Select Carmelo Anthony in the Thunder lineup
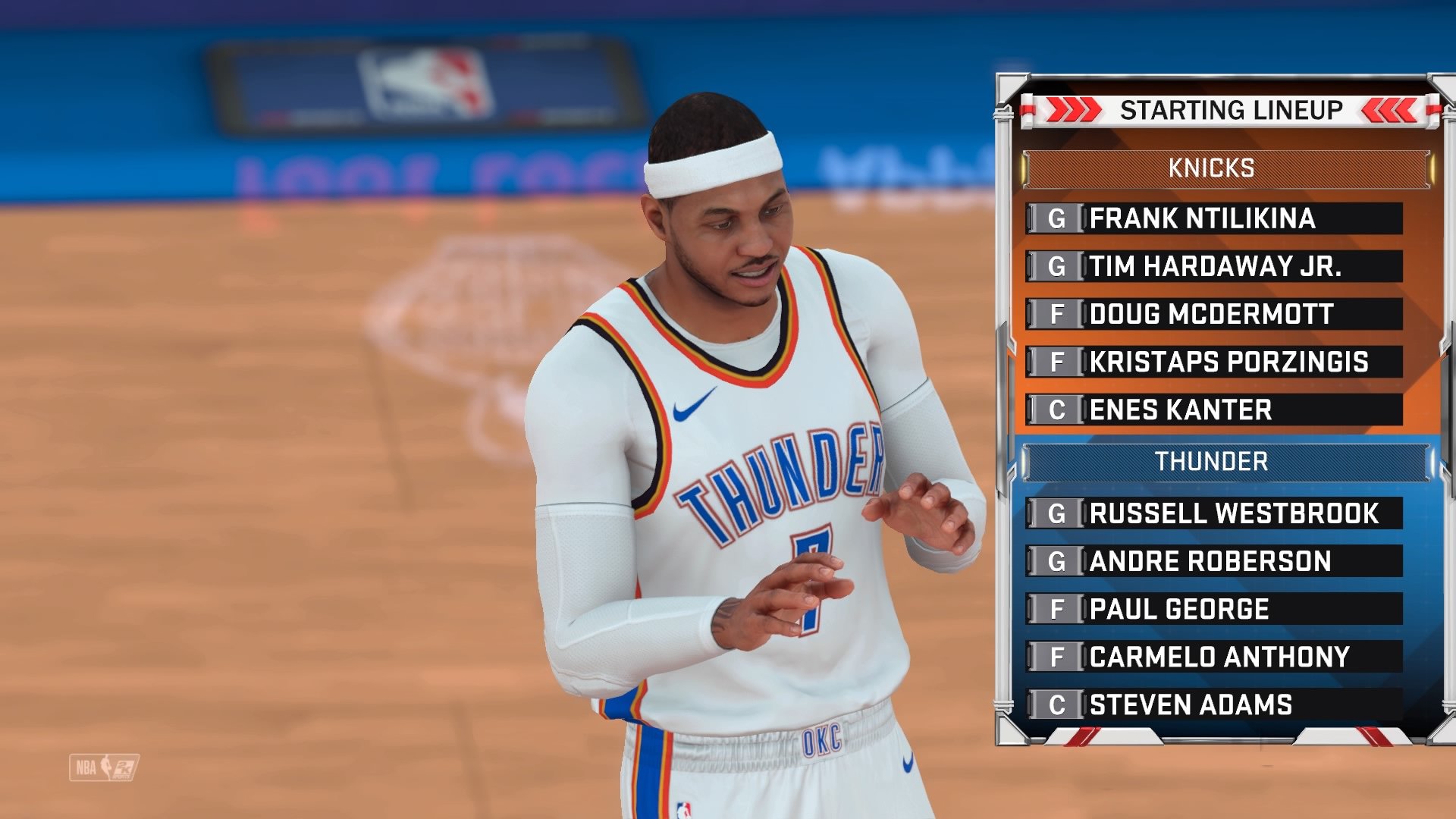Screen dimensions: 1456x819 click(x=1219, y=656)
